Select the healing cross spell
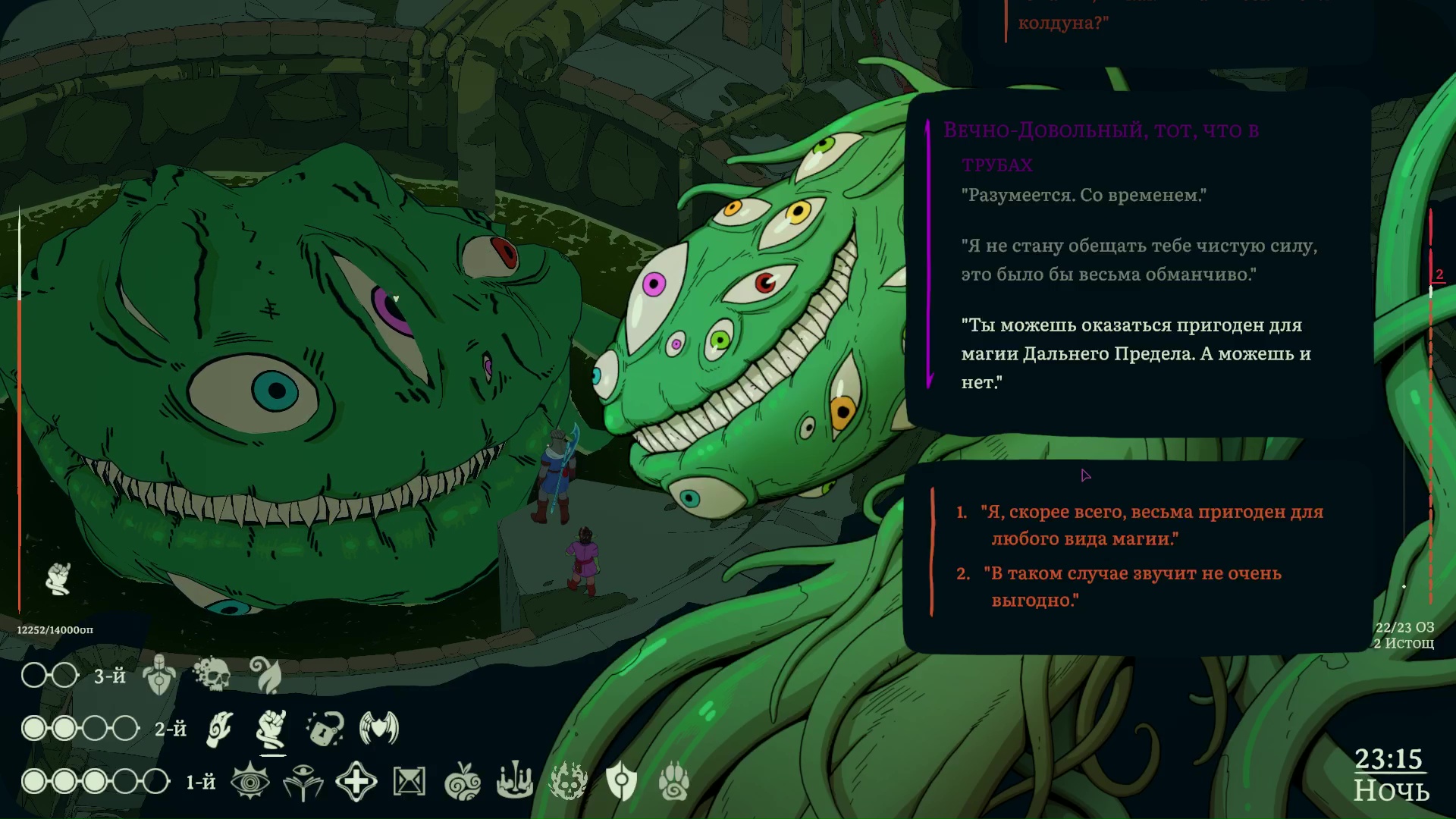 coord(356,782)
